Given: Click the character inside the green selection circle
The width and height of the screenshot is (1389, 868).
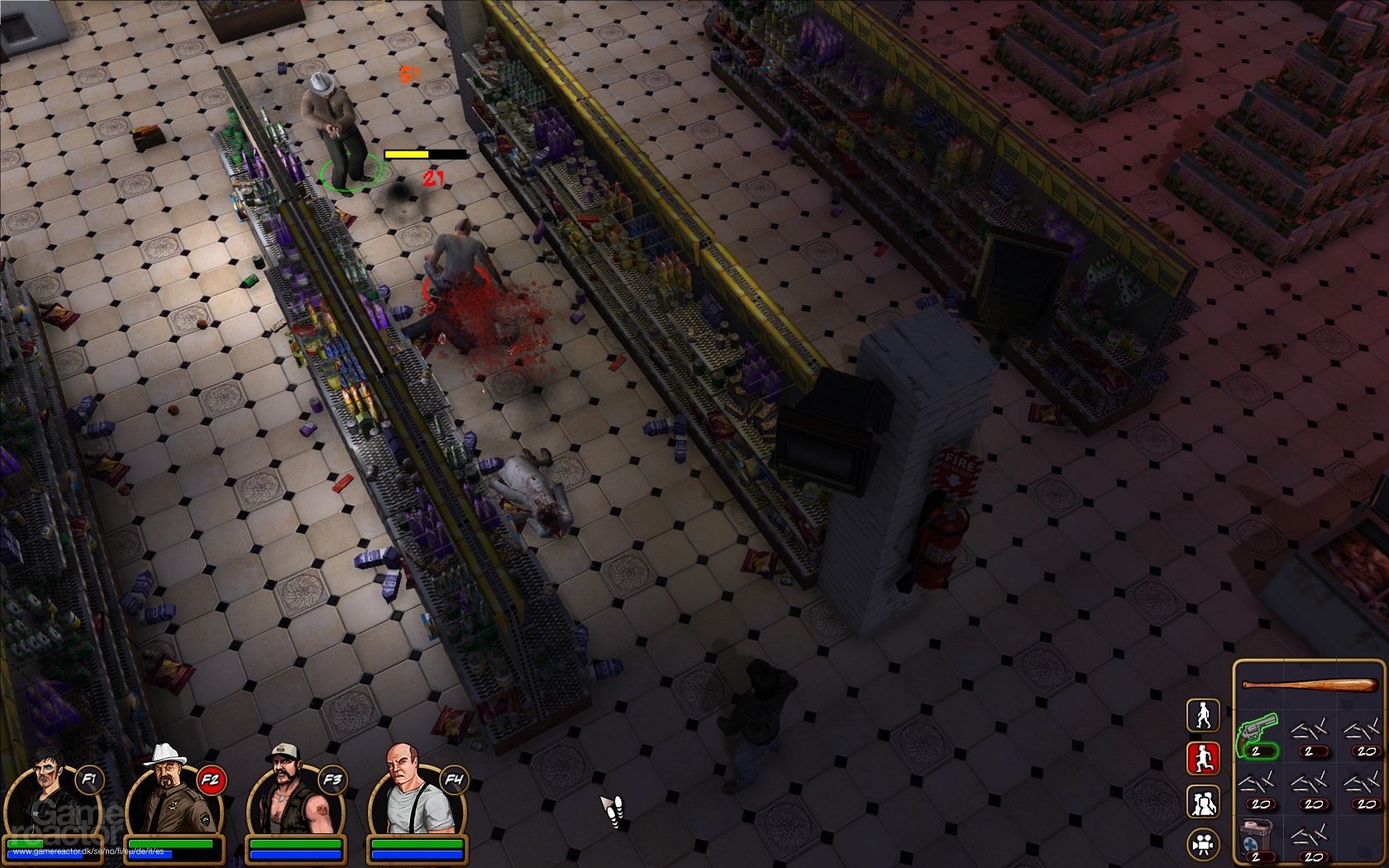Looking at the screenshot, I should click(339, 141).
